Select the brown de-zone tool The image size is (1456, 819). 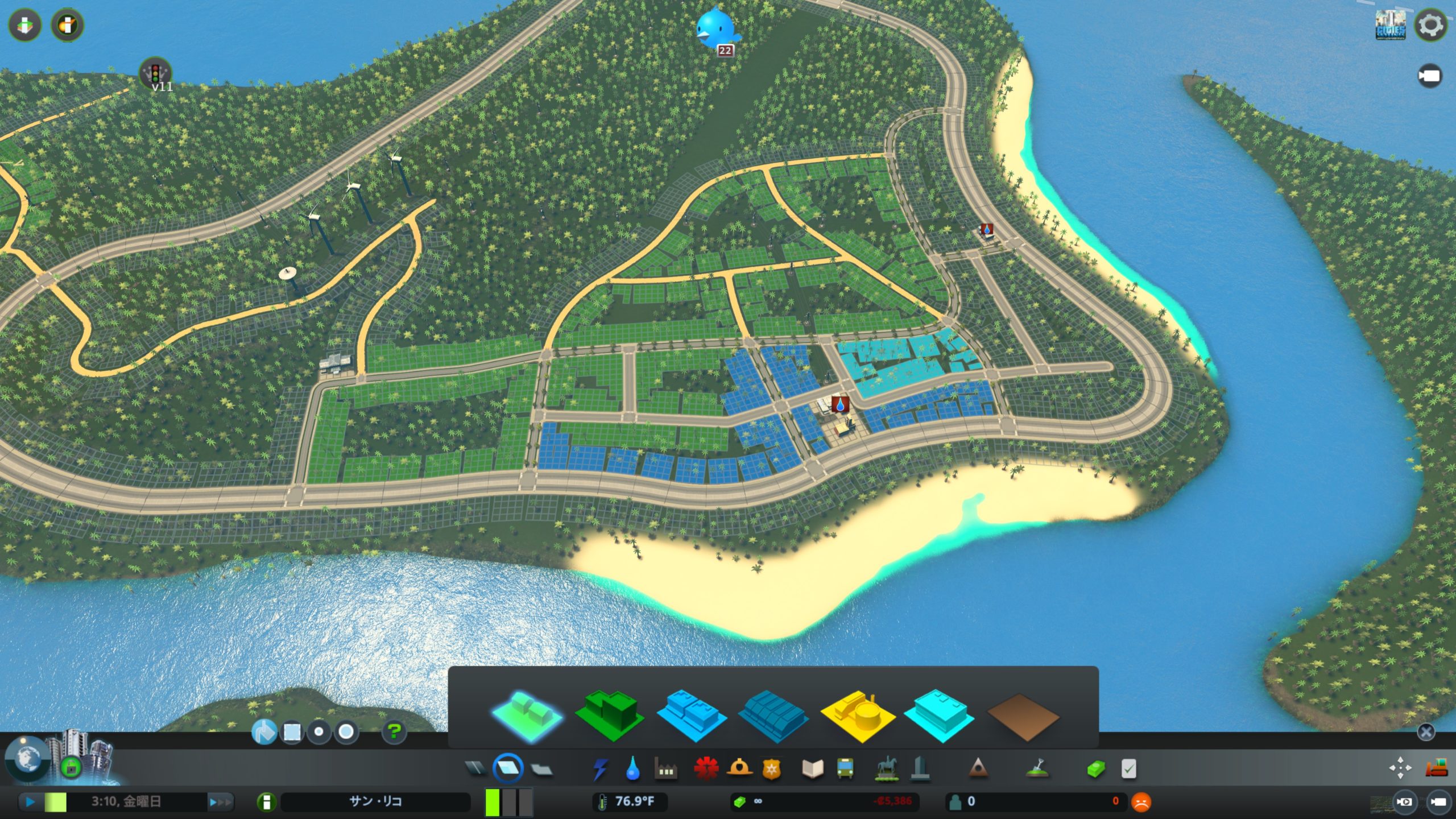tap(1023, 716)
